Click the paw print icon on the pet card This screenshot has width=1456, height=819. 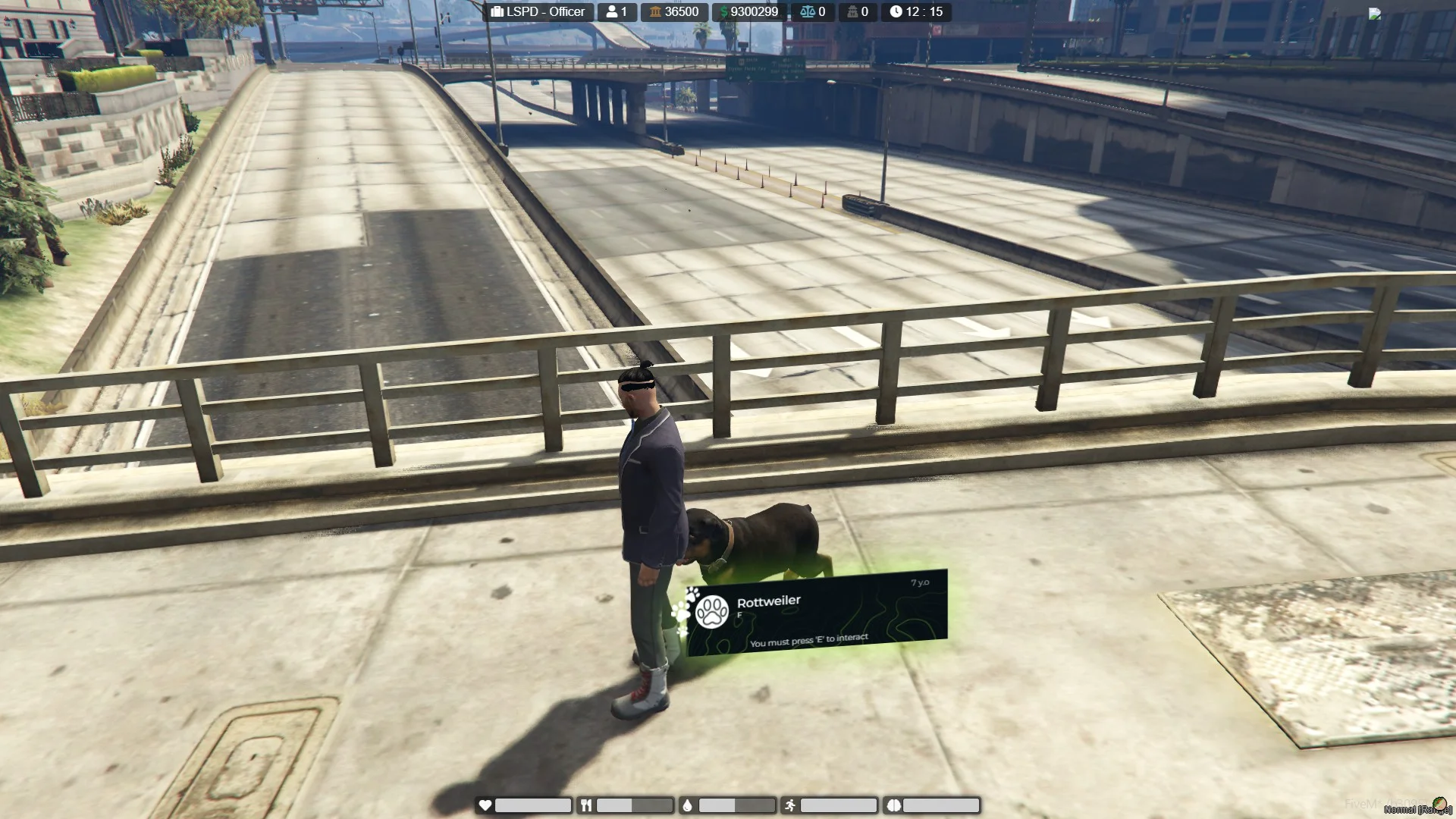(x=712, y=612)
